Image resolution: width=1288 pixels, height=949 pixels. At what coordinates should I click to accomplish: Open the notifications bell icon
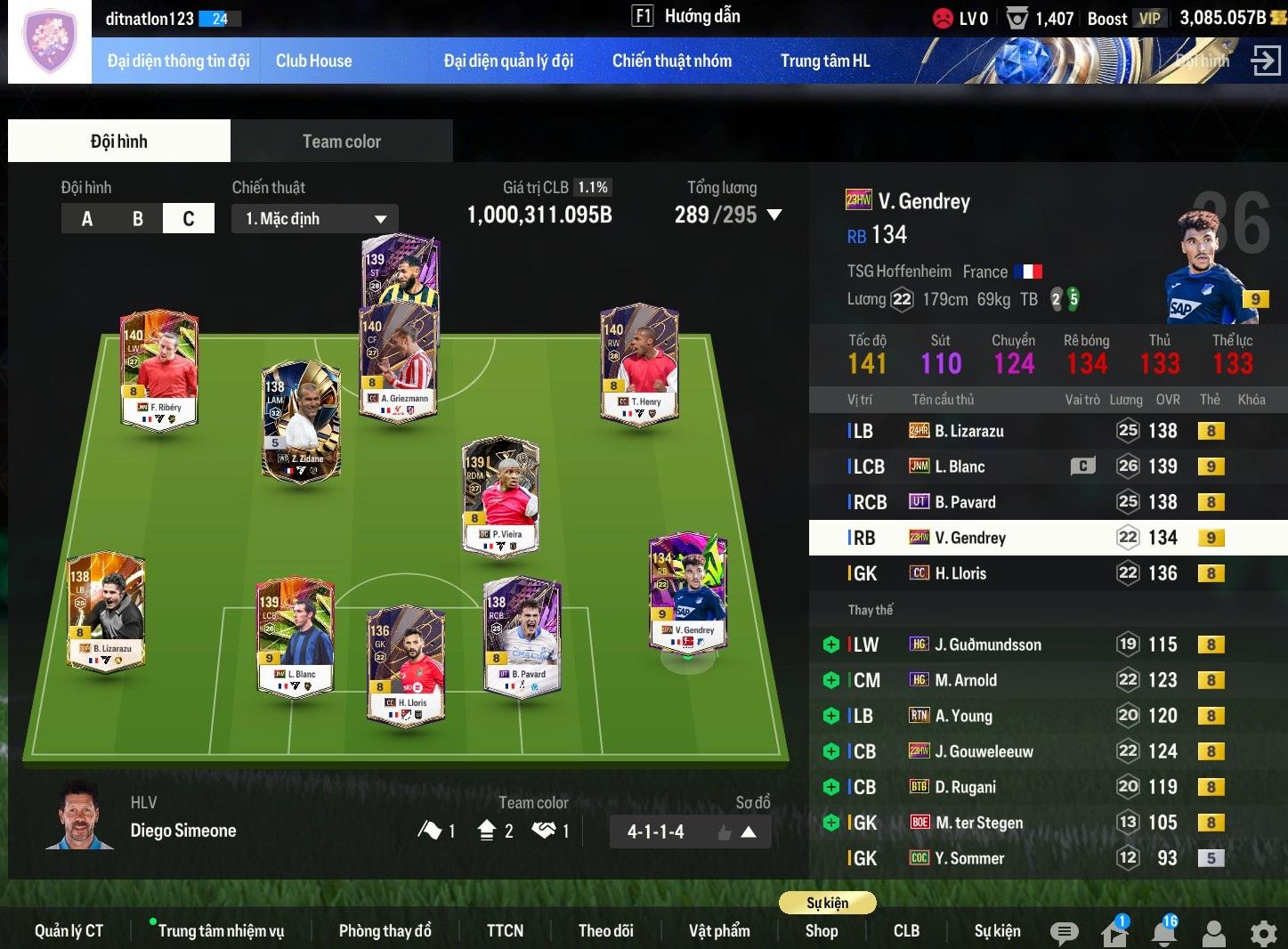1164,932
